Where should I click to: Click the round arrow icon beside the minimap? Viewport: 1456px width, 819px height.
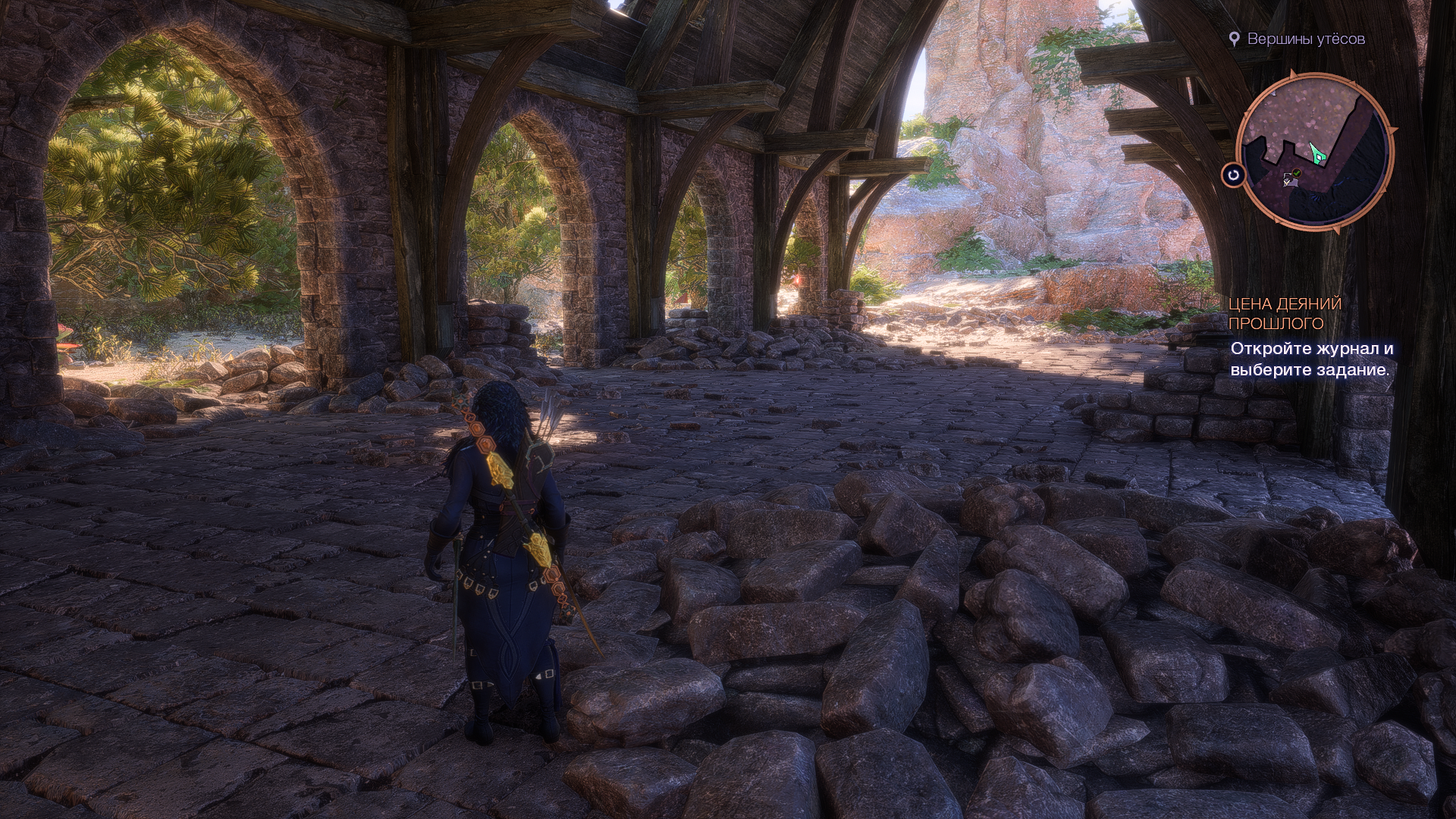[1234, 175]
